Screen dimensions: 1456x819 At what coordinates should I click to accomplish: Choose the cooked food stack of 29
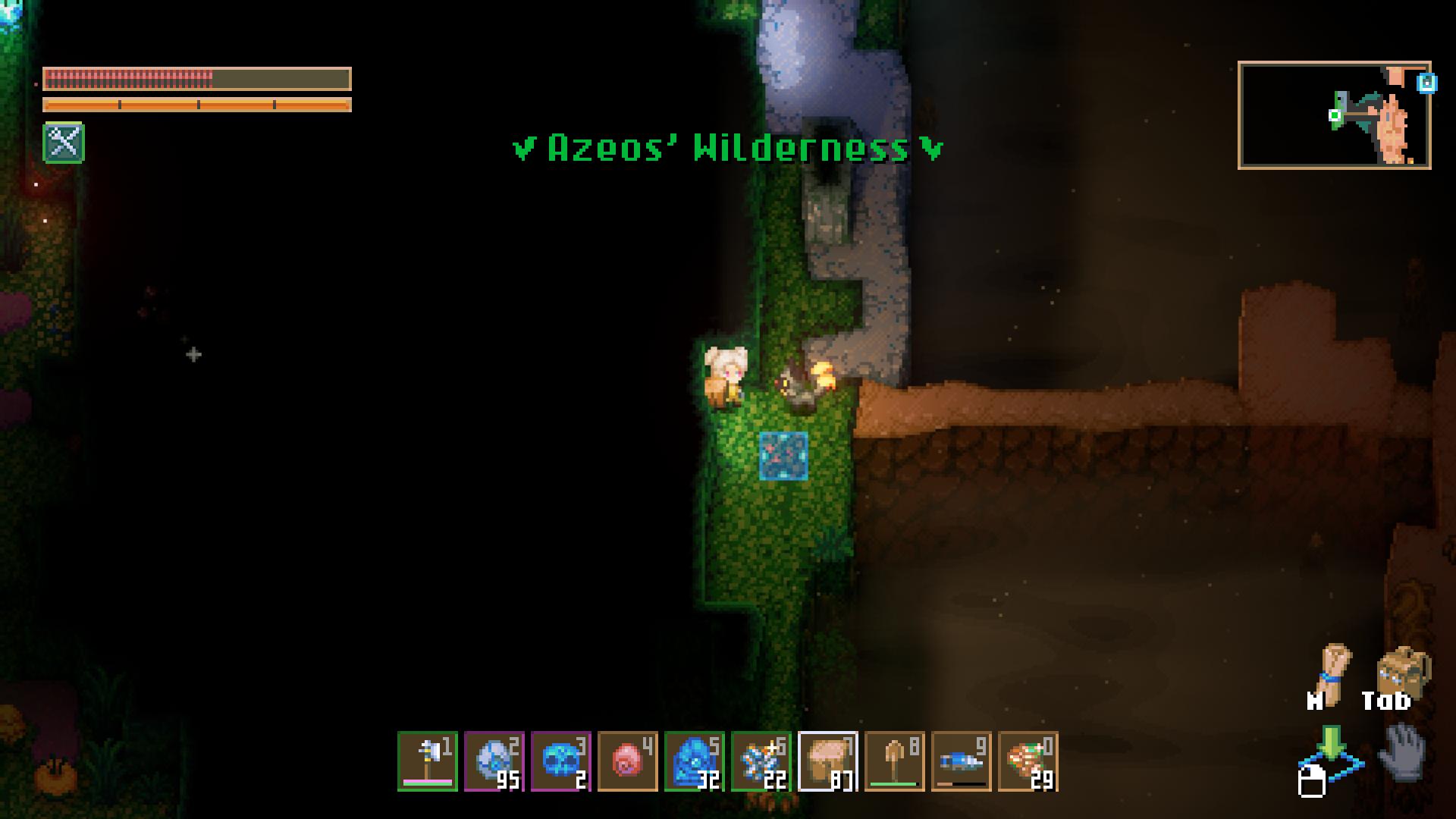[1028, 761]
